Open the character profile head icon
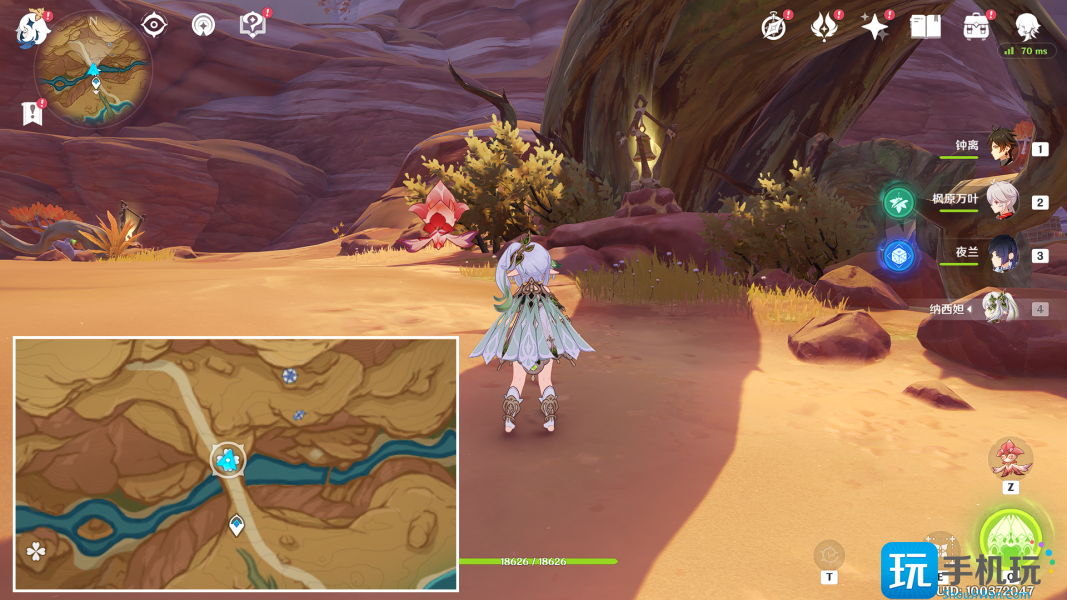Image resolution: width=1067 pixels, height=600 pixels. click(x=1027, y=26)
